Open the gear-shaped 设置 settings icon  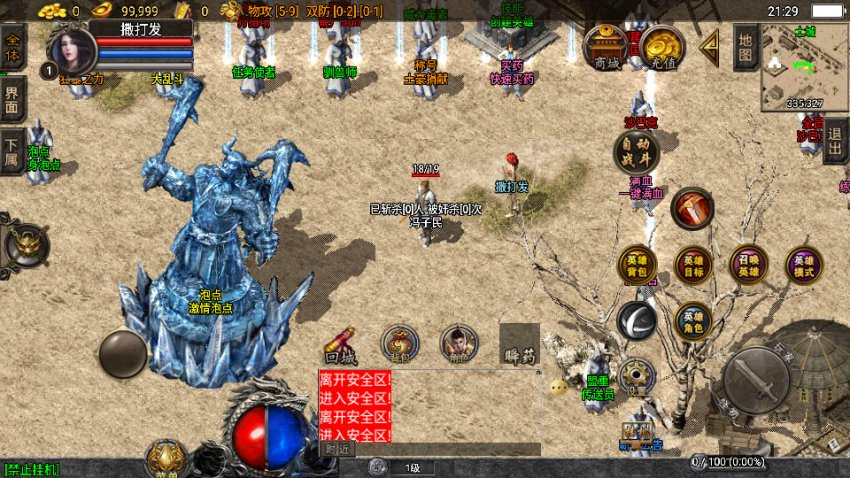[636, 377]
